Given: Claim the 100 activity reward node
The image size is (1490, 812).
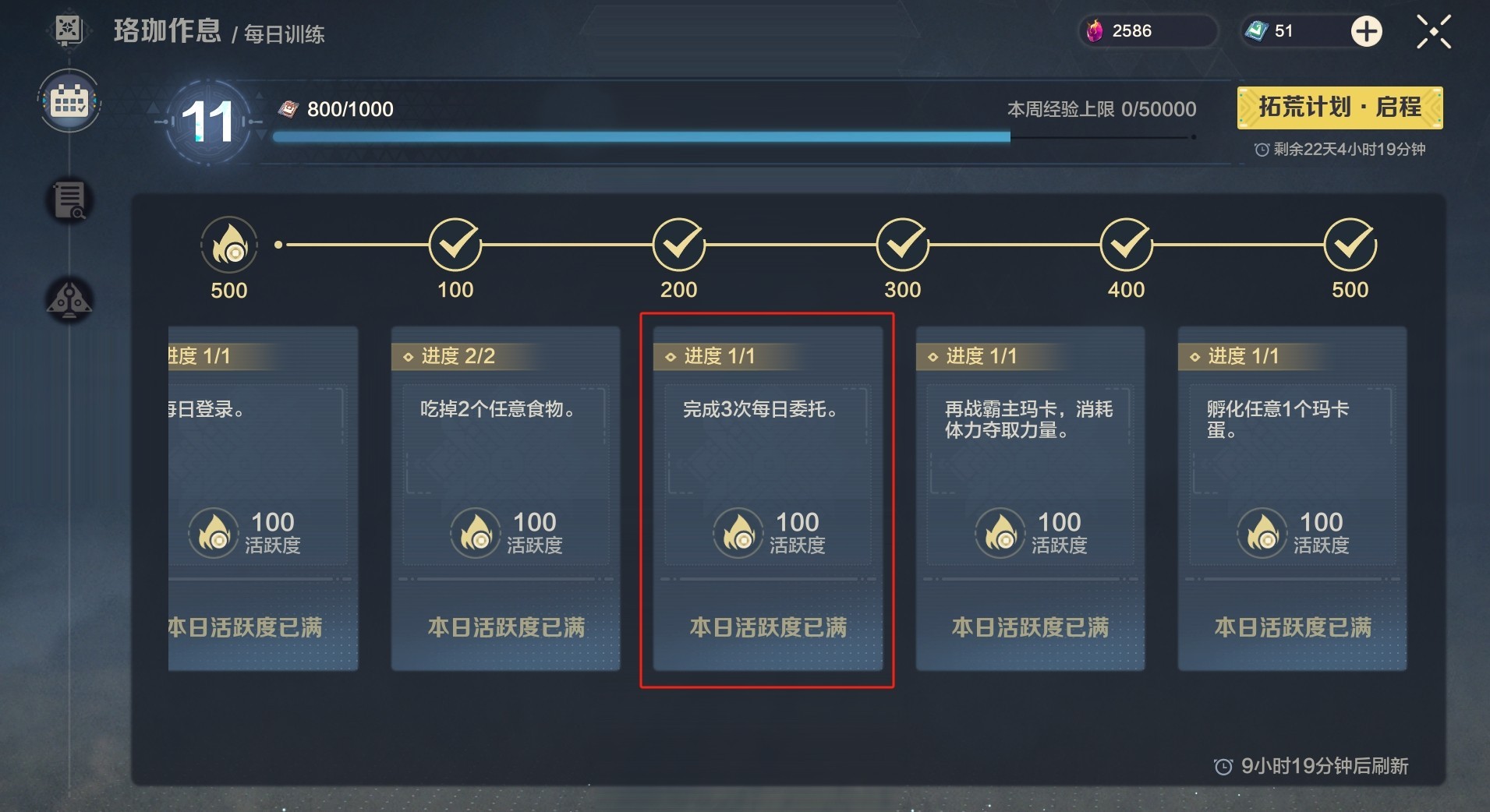Looking at the screenshot, I should tap(455, 245).
